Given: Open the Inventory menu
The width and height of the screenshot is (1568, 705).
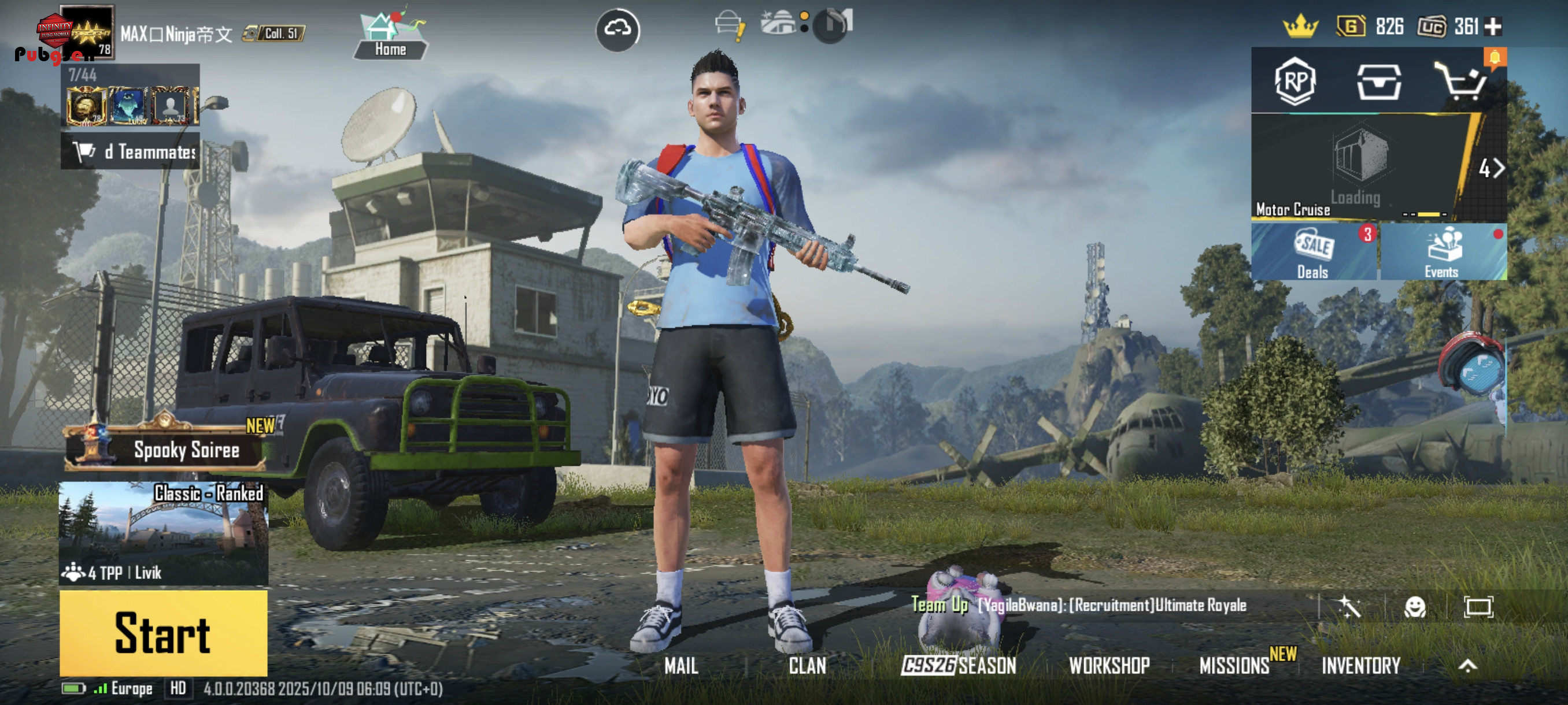Looking at the screenshot, I should (x=1361, y=666).
